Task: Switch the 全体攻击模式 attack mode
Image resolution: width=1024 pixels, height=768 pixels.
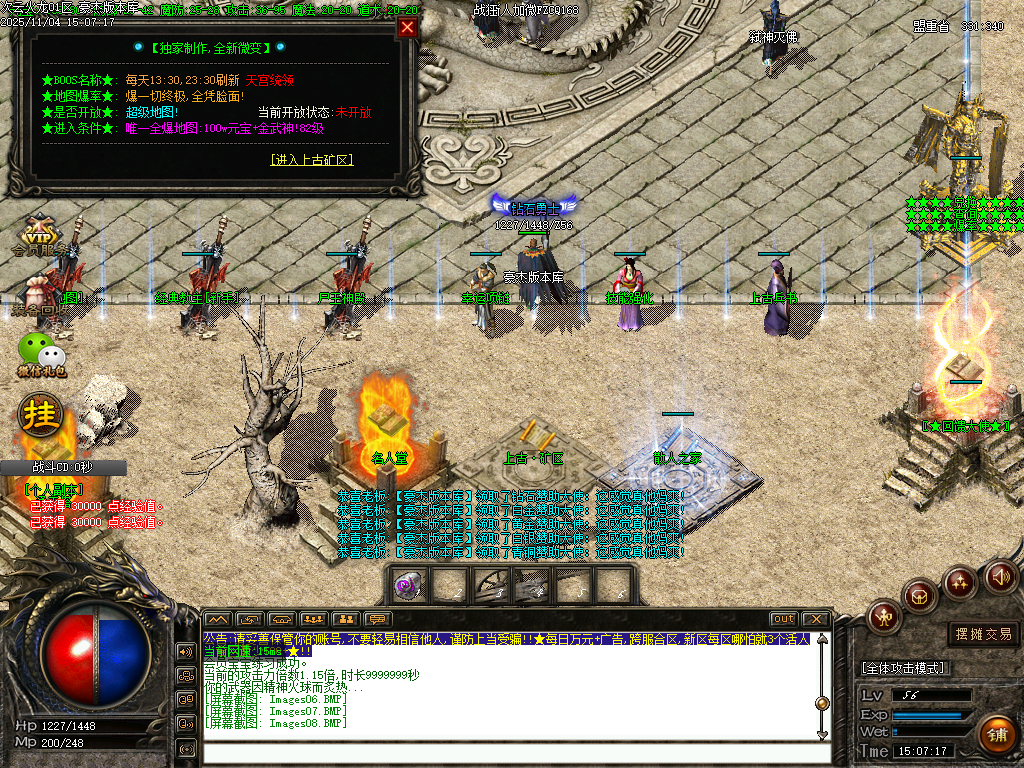Action: point(904,668)
